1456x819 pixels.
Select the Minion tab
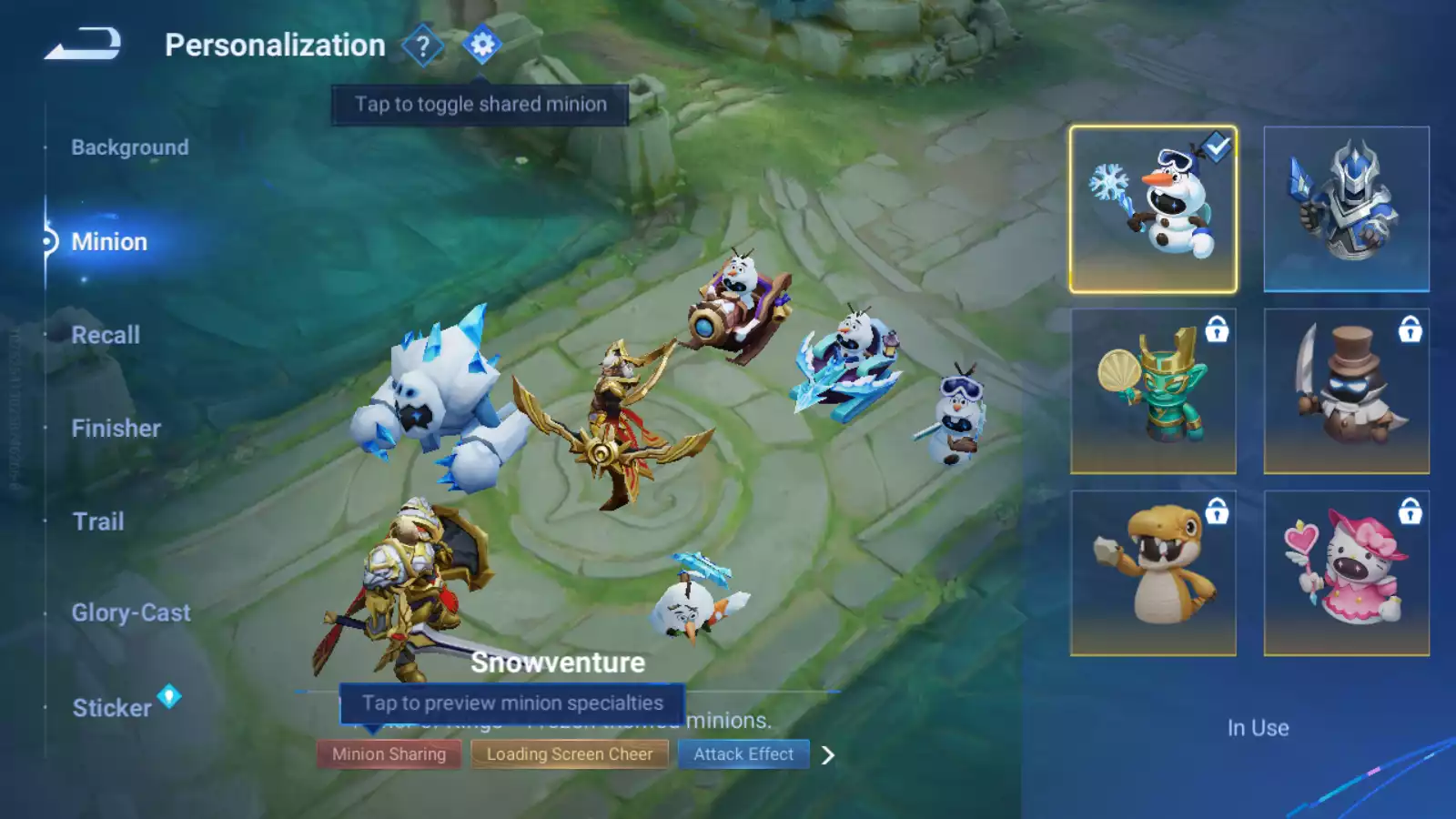click(x=109, y=242)
